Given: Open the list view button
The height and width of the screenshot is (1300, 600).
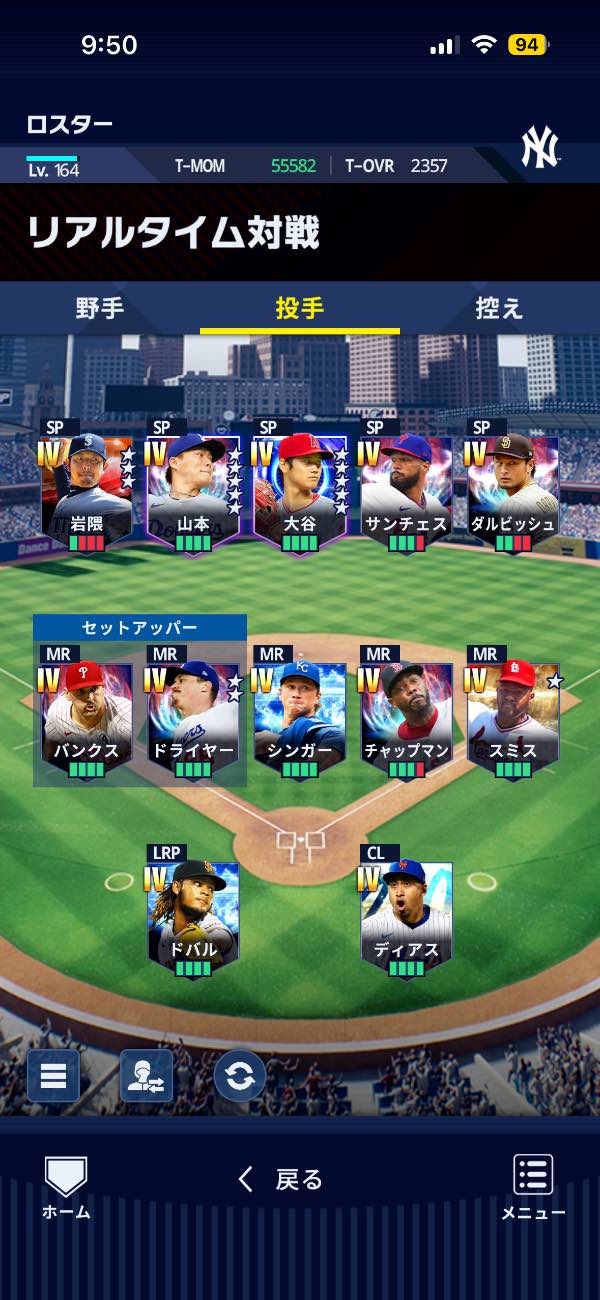Looking at the screenshot, I should pyautogui.click(x=53, y=1076).
